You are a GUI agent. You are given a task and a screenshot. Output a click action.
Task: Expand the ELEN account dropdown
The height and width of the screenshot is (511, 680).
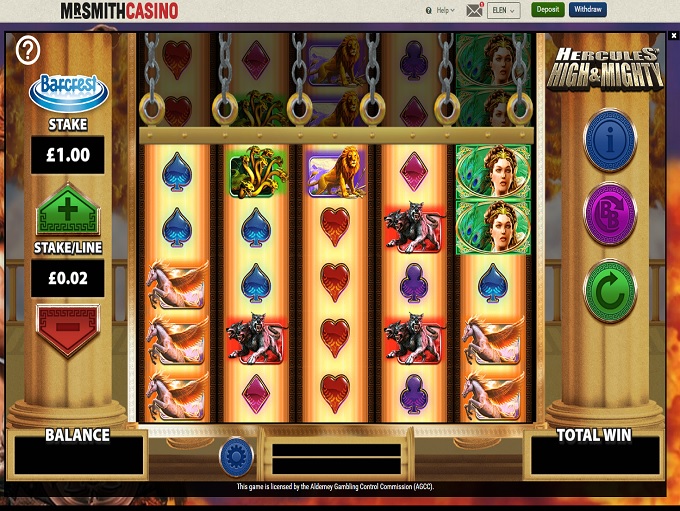[x=503, y=11]
